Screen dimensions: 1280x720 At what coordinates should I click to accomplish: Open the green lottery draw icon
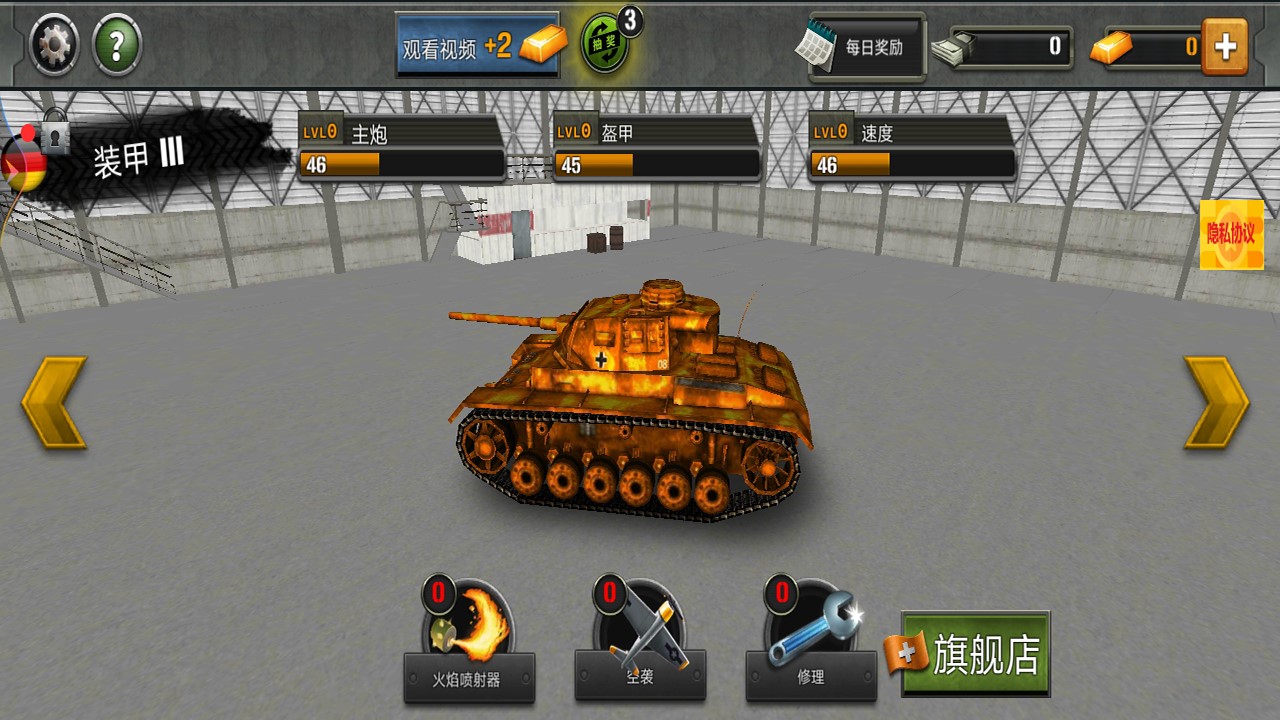(x=607, y=43)
